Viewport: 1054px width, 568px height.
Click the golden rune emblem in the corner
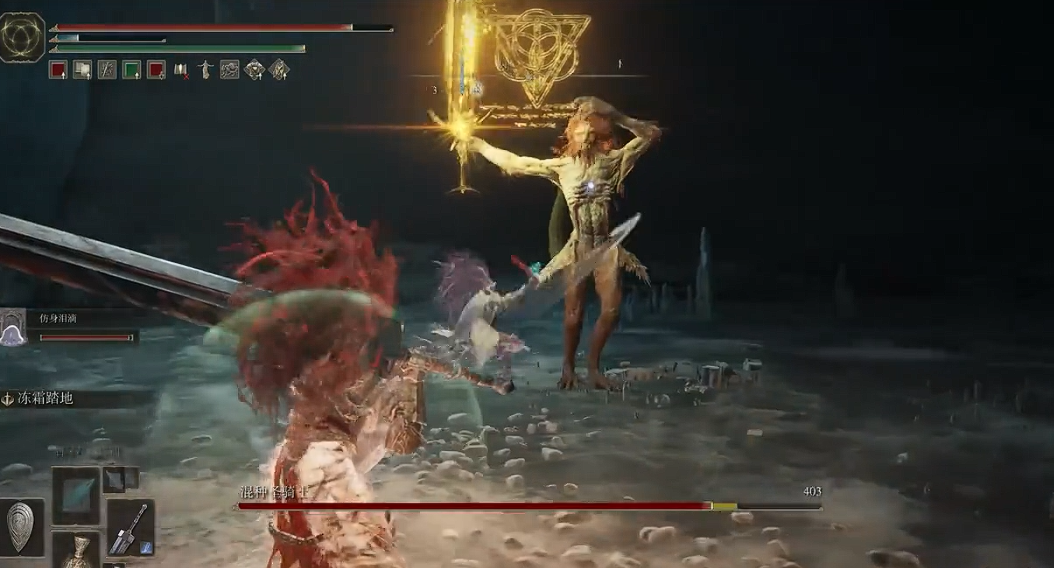tap(21, 37)
